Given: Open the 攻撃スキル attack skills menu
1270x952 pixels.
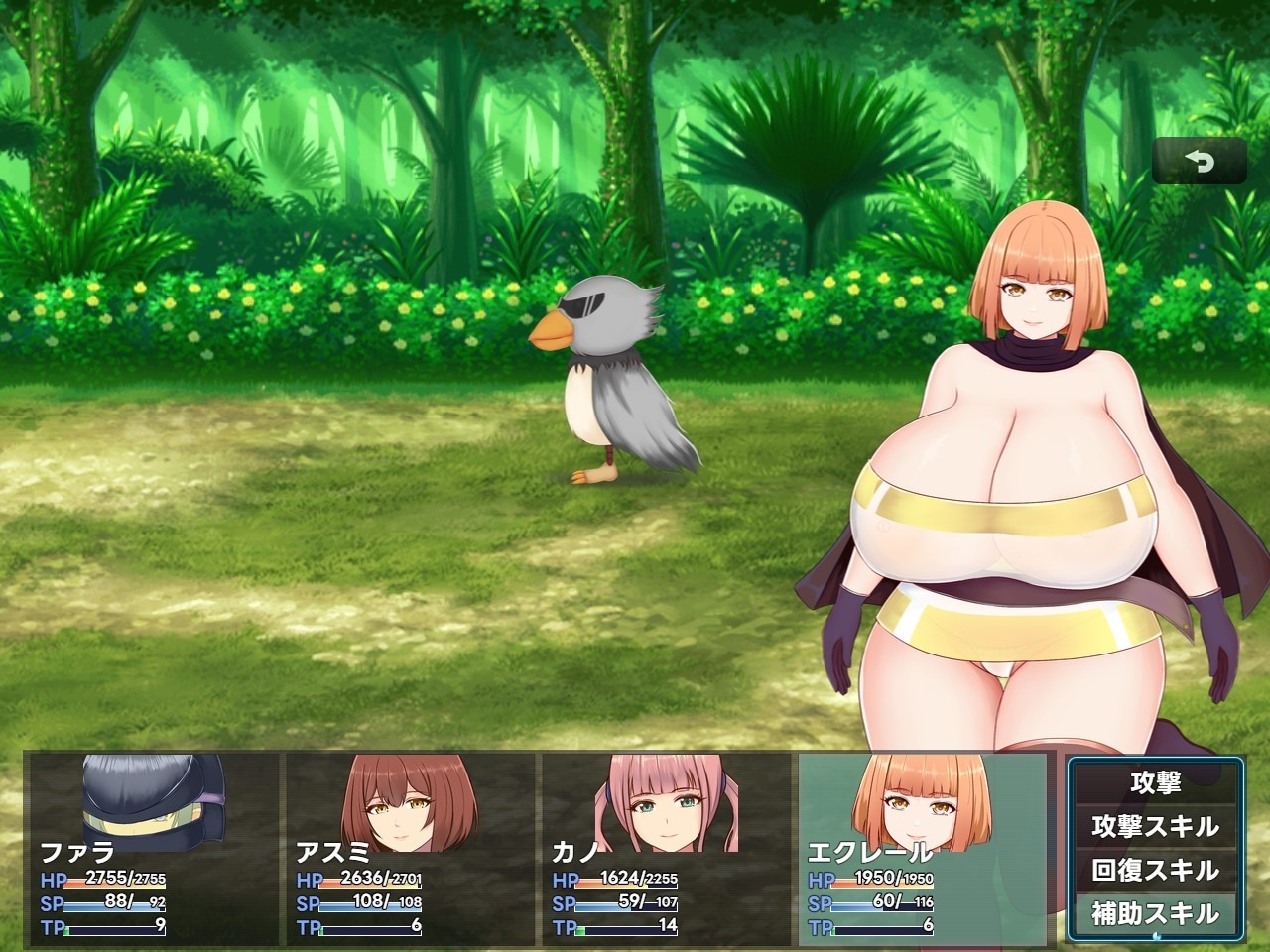Looking at the screenshot, I should (1155, 826).
